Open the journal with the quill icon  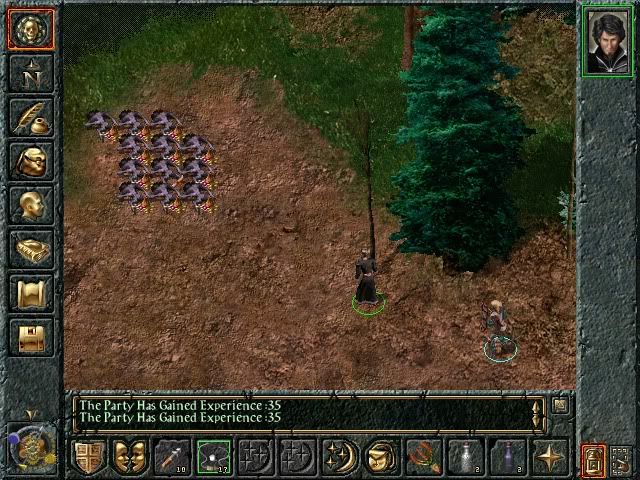[30, 116]
